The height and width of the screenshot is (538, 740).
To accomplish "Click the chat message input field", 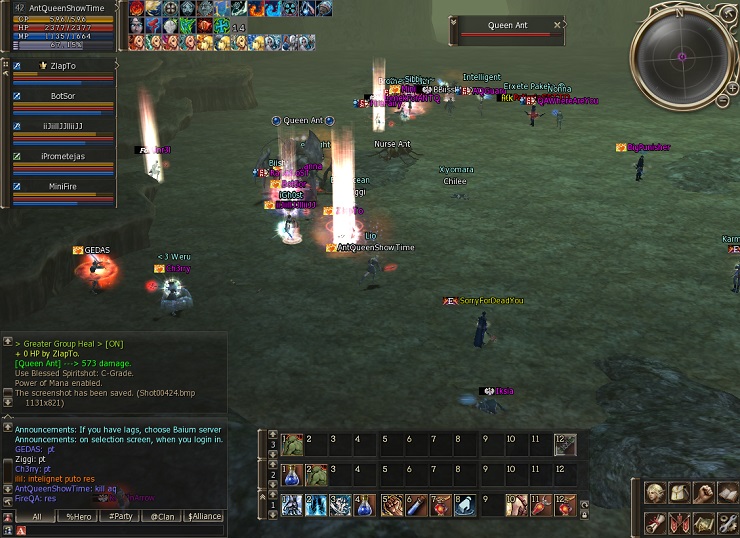I will (120, 530).
